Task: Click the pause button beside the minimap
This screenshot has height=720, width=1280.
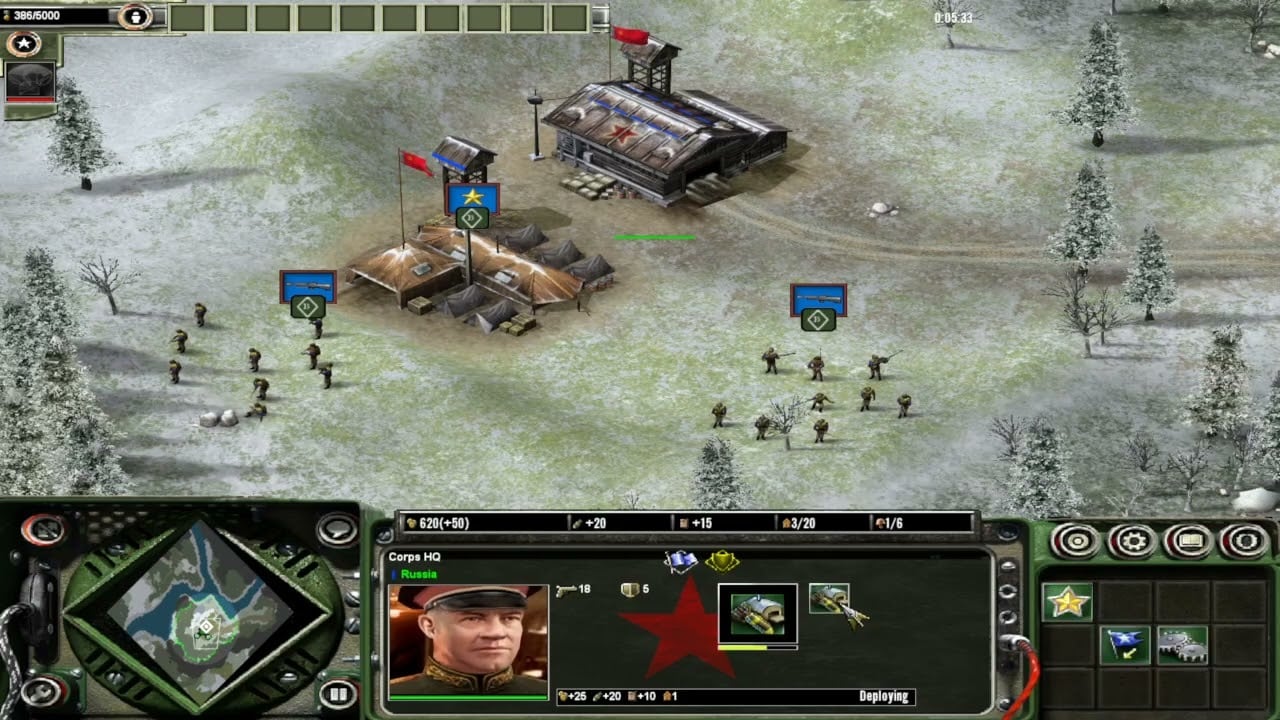Action: [338, 691]
